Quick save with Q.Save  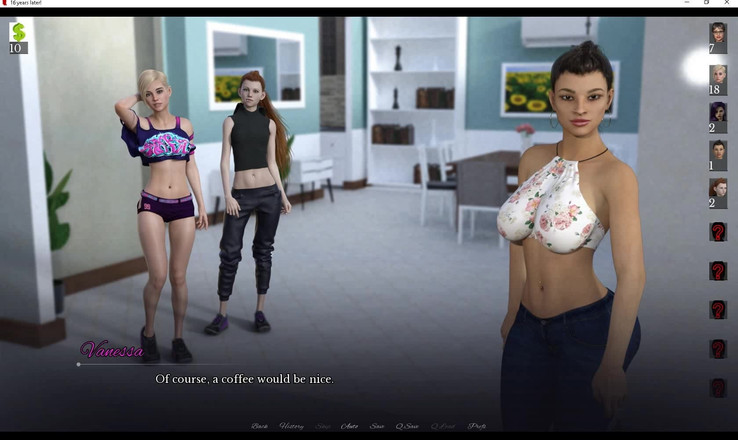(407, 427)
